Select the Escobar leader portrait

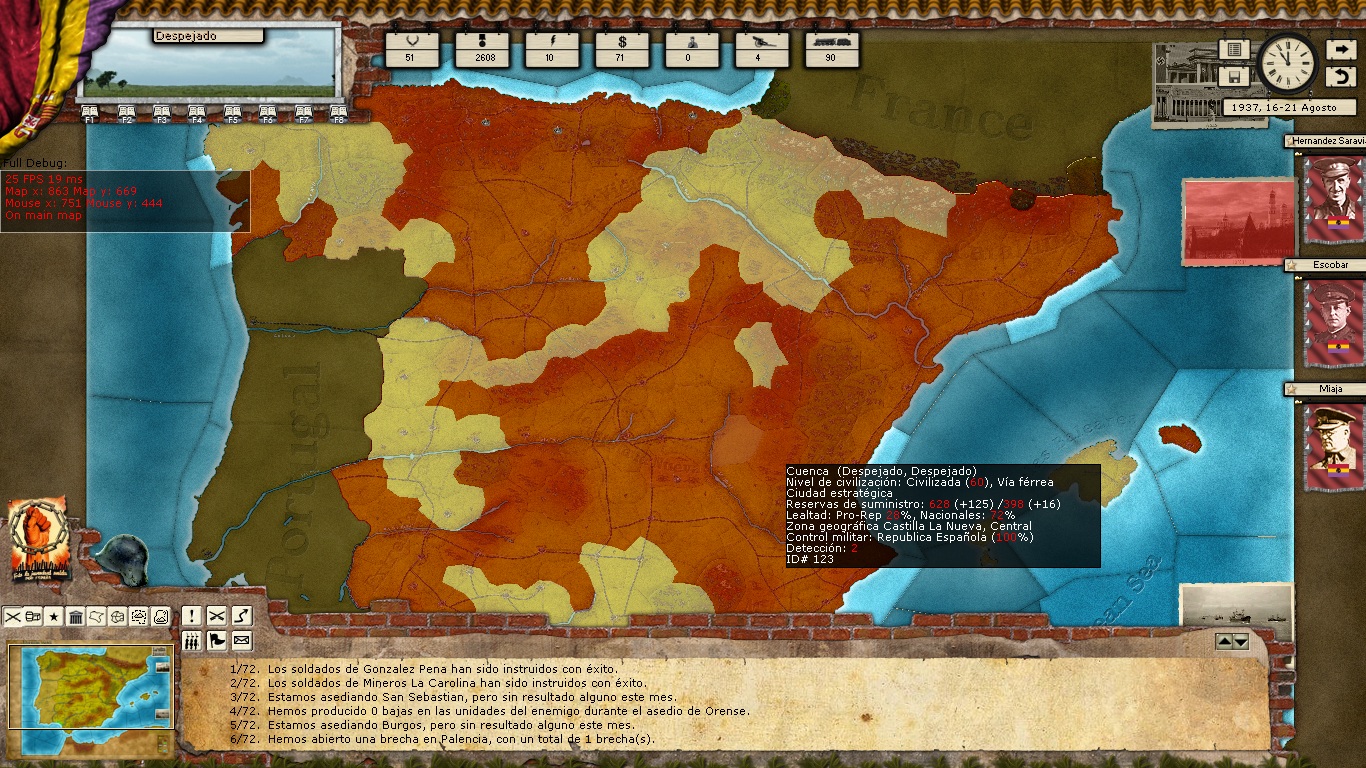[1334, 322]
